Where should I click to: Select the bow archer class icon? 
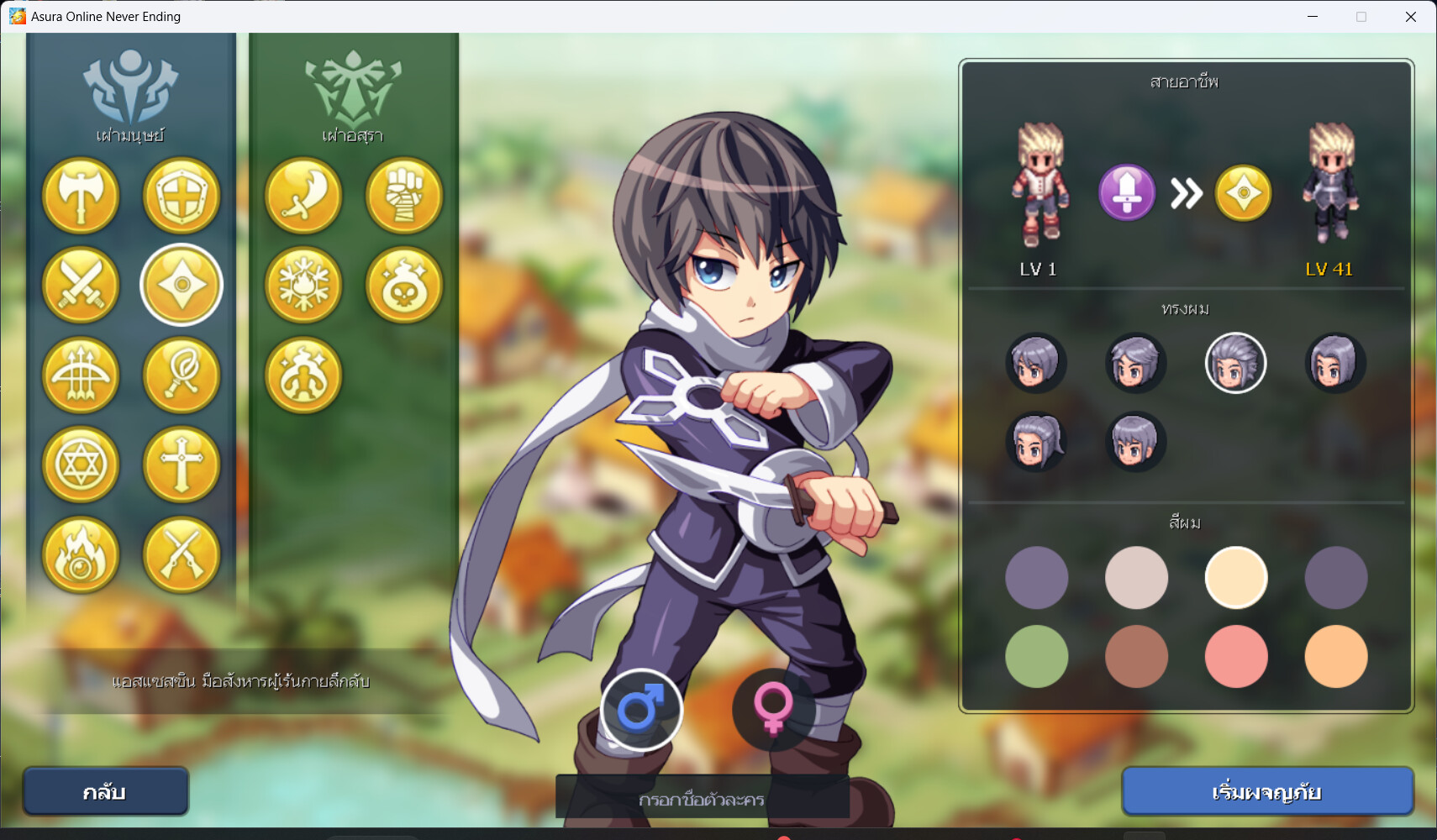82,376
